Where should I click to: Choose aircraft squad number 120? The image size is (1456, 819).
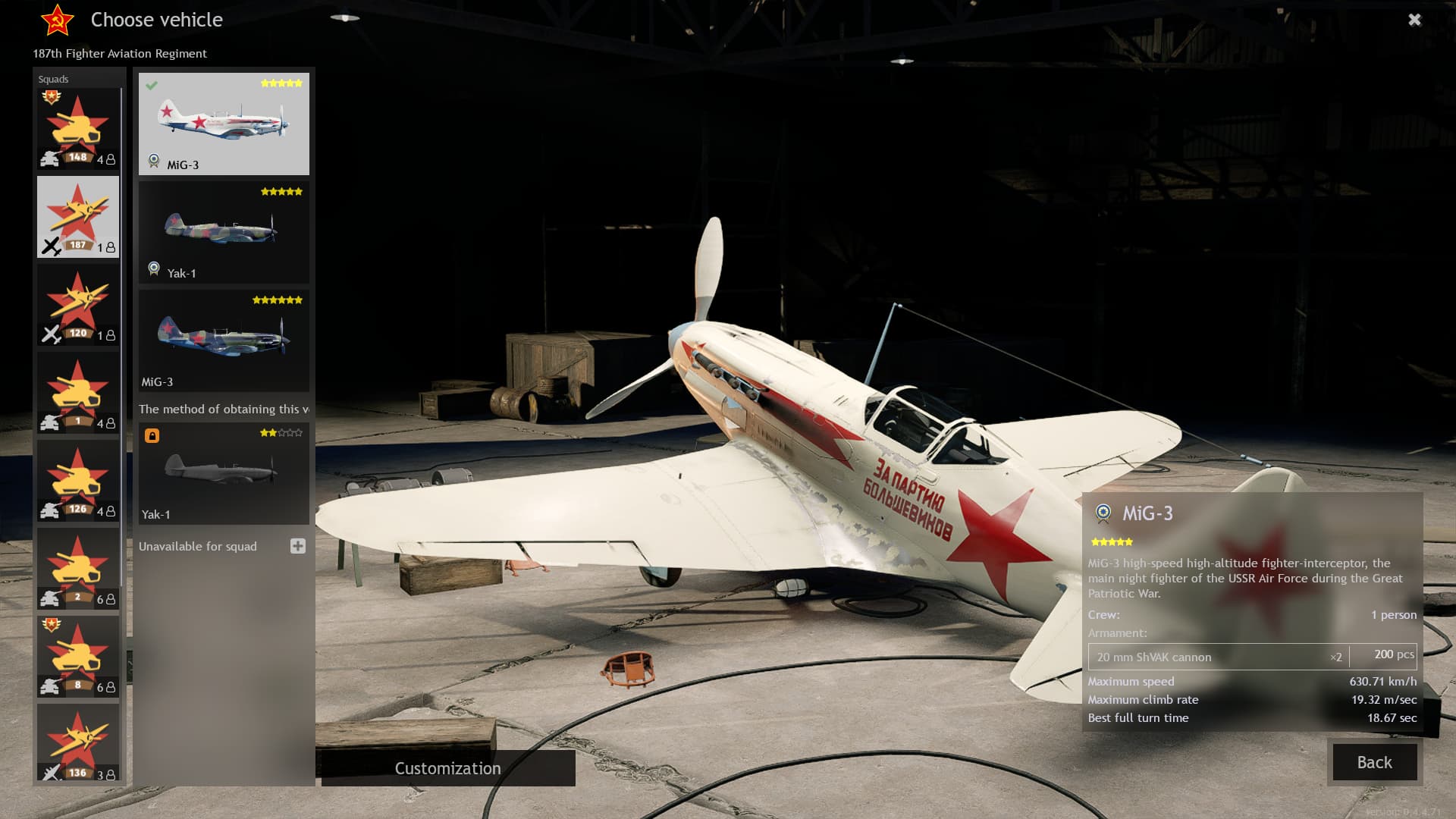point(78,305)
